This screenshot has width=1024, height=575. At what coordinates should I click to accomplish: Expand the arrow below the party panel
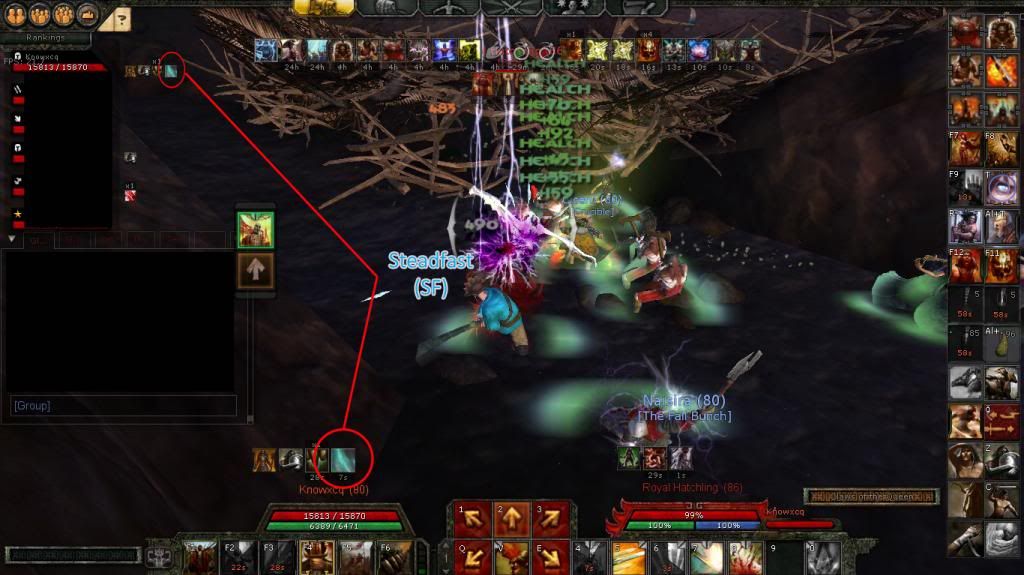(x=12, y=240)
